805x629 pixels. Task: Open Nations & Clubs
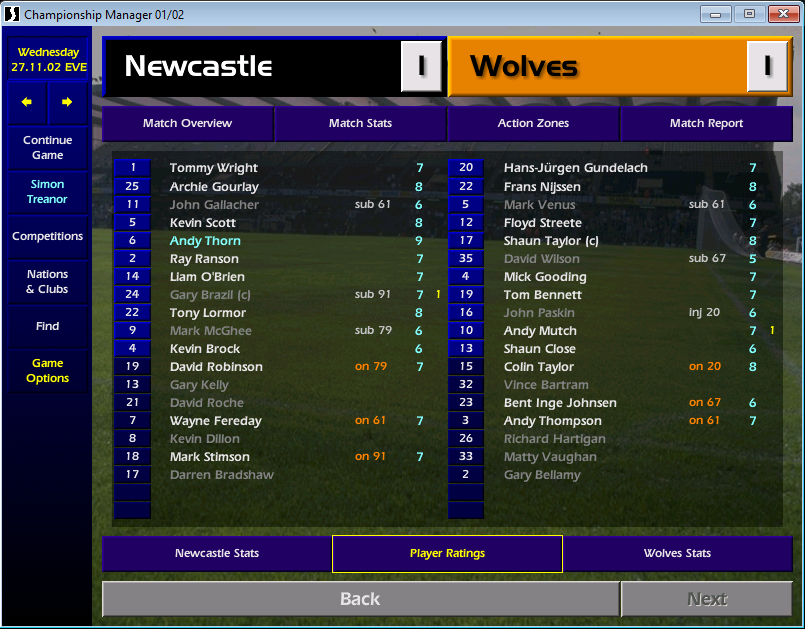coord(47,282)
